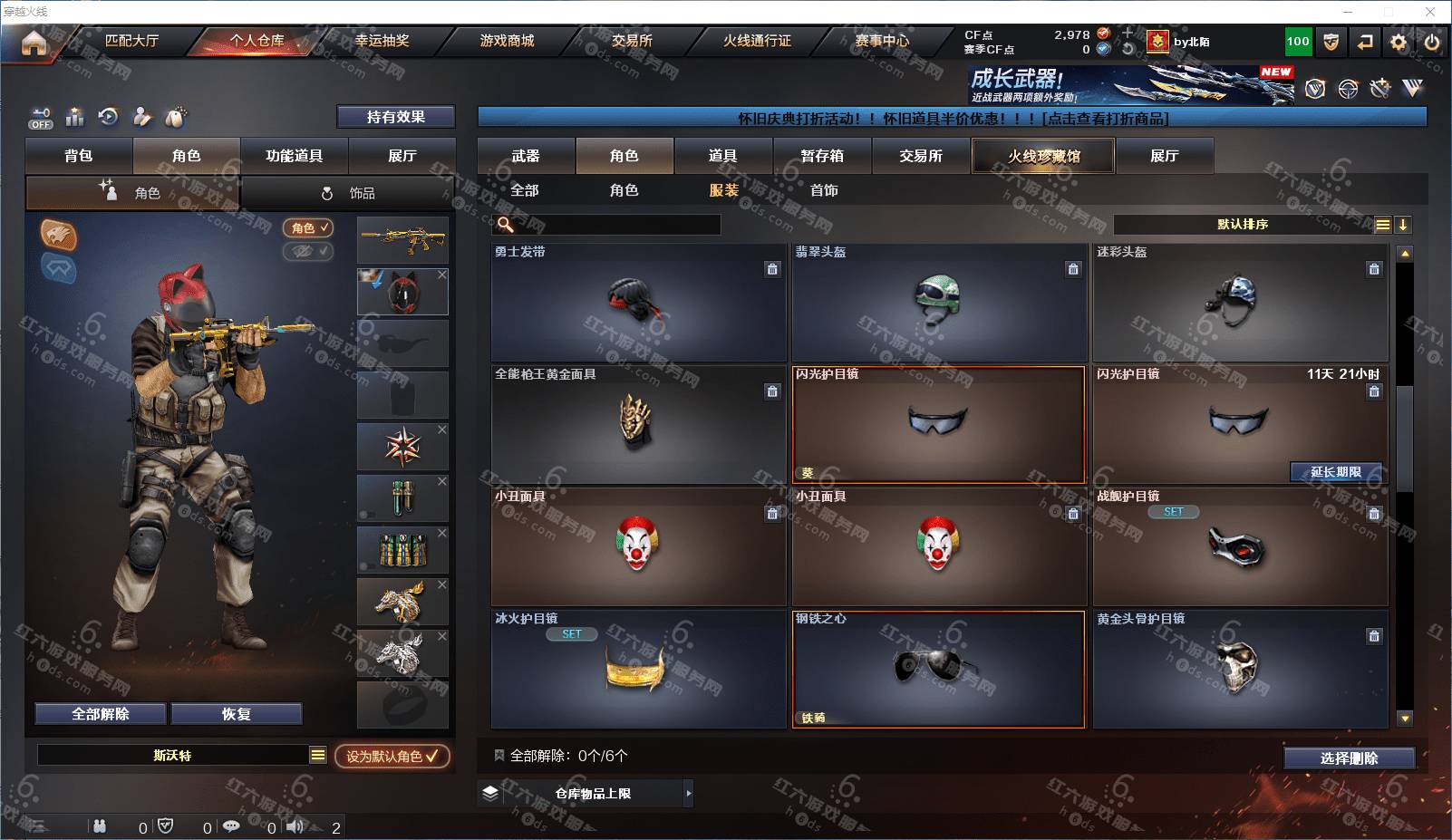Set character as default with 设为默认角色

coord(392,756)
